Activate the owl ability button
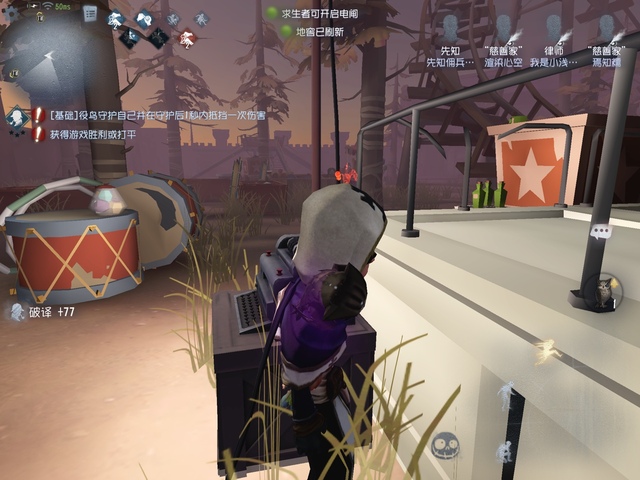The width and height of the screenshot is (640, 480). click(602, 292)
